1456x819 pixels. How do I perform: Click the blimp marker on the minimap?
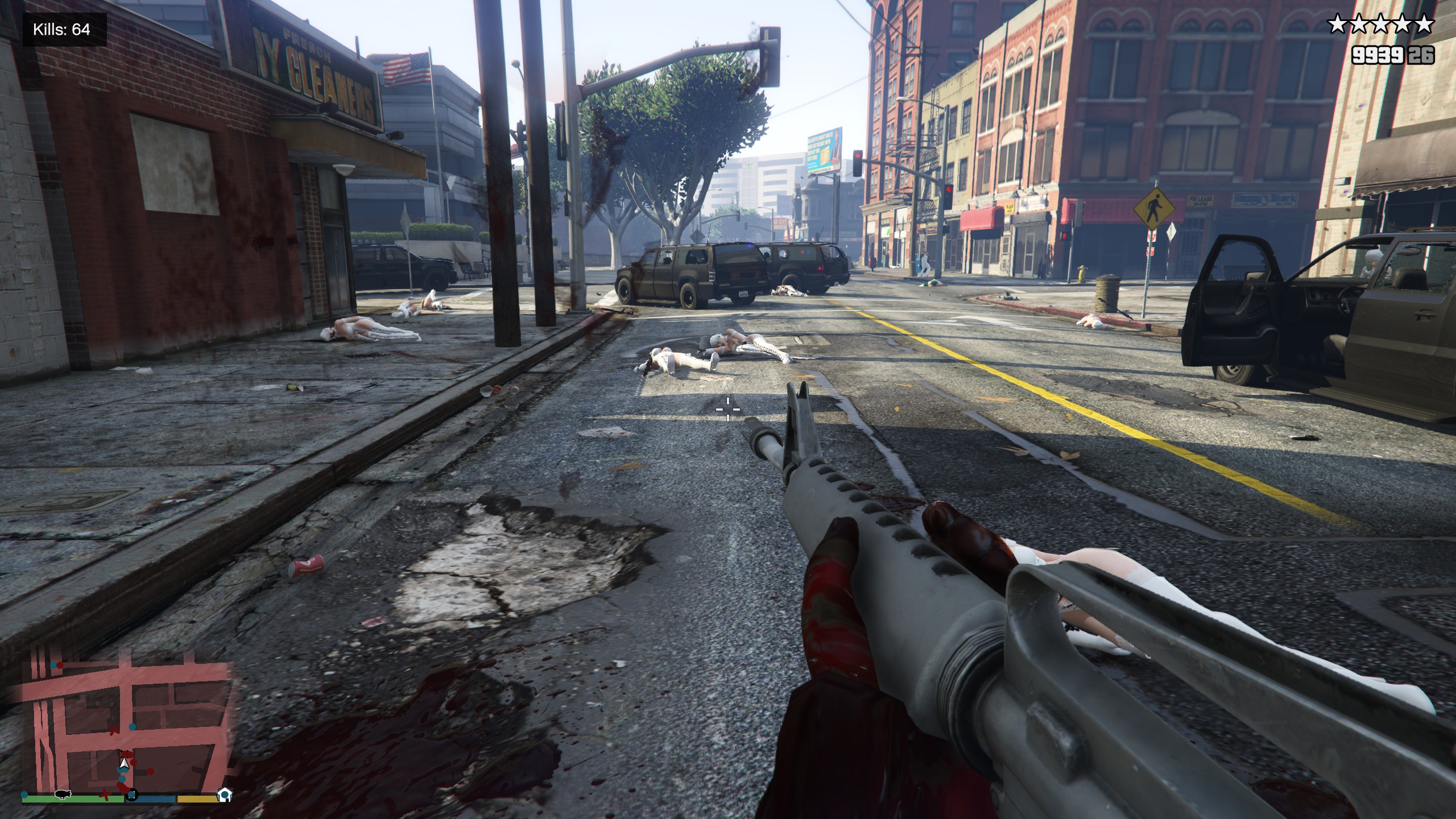pos(62,794)
